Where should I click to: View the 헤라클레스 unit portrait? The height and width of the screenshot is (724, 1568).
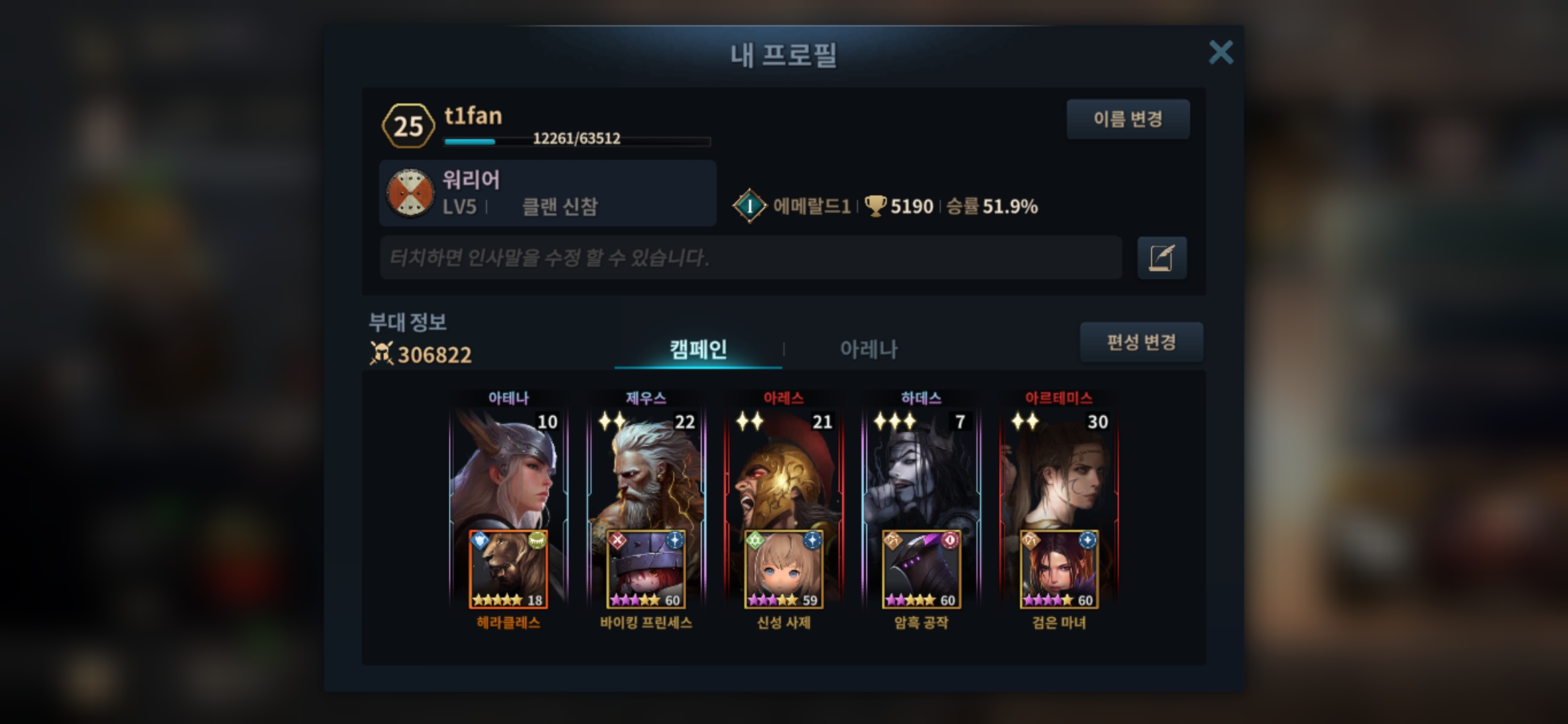pyautogui.click(x=508, y=570)
